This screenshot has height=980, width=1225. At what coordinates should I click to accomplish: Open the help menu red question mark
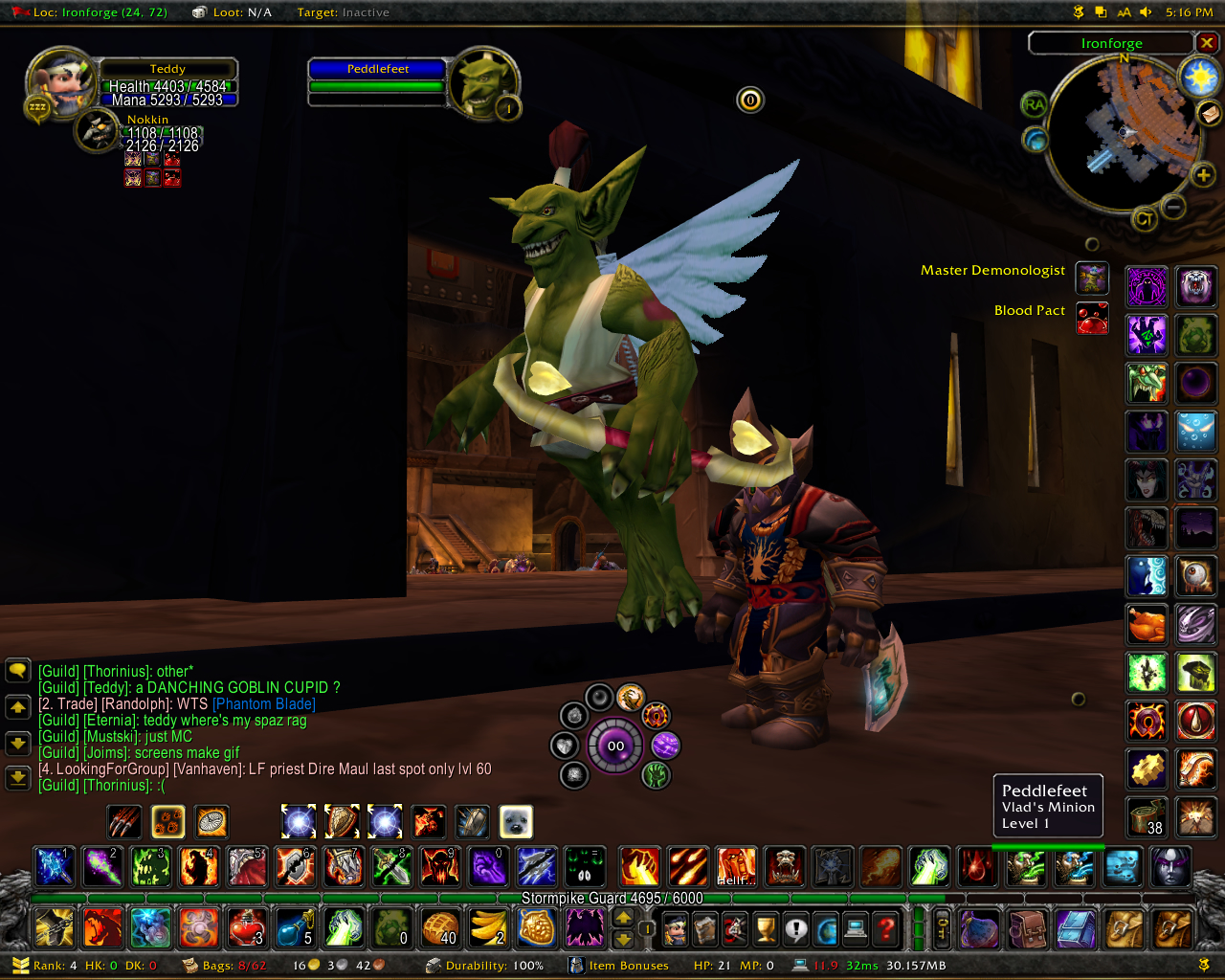click(x=887, y=927)
